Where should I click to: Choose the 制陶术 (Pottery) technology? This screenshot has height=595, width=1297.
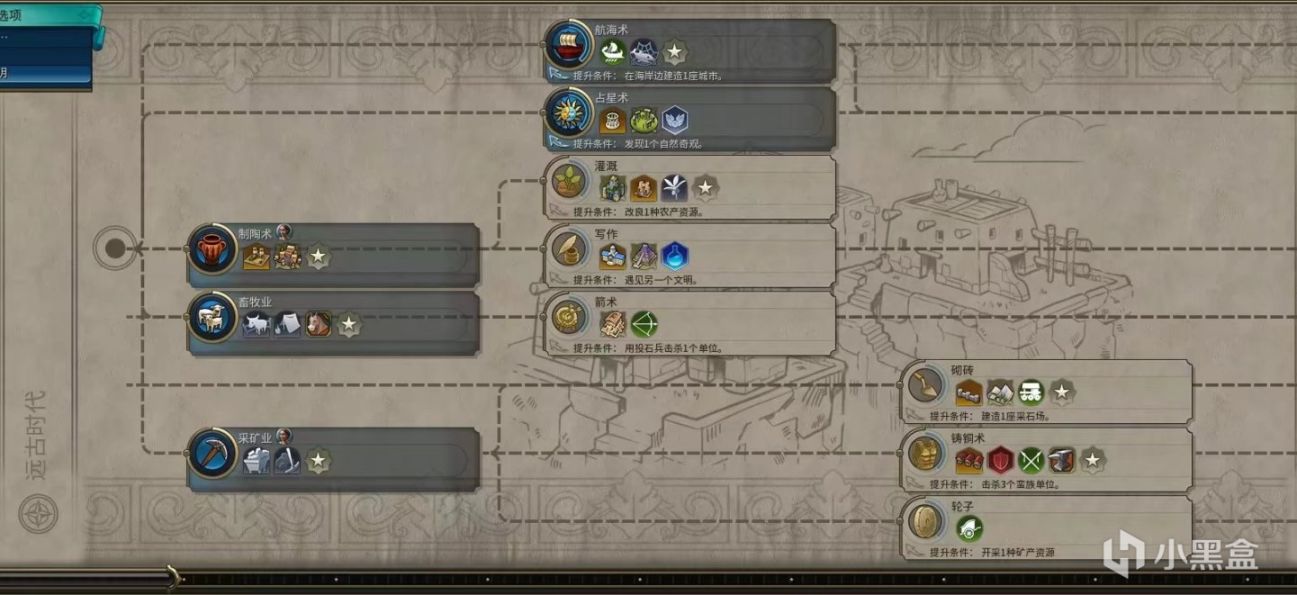(x=212, y=251)
